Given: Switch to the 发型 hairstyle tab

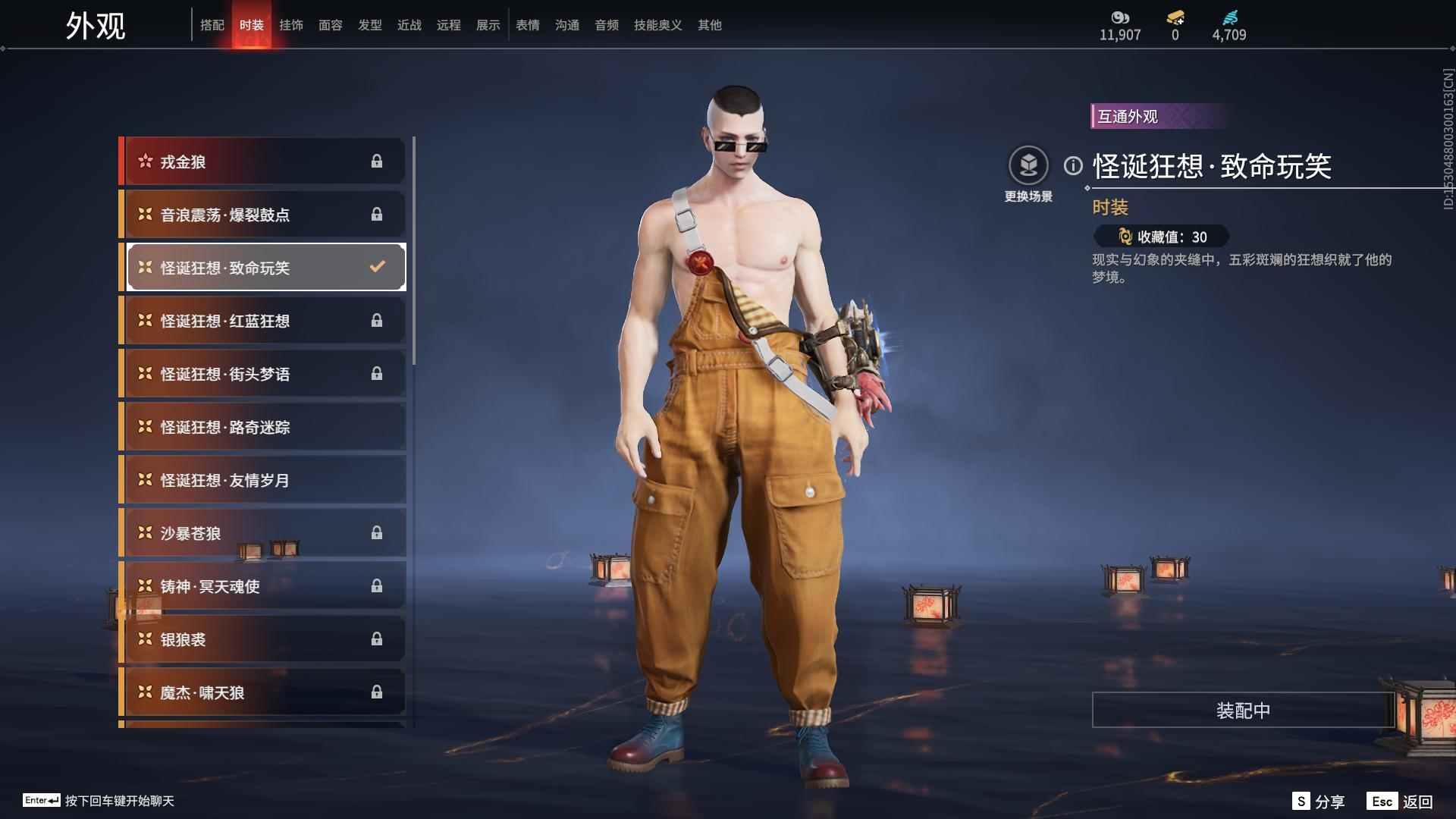Looking at the screenshot, I should 370,25.
